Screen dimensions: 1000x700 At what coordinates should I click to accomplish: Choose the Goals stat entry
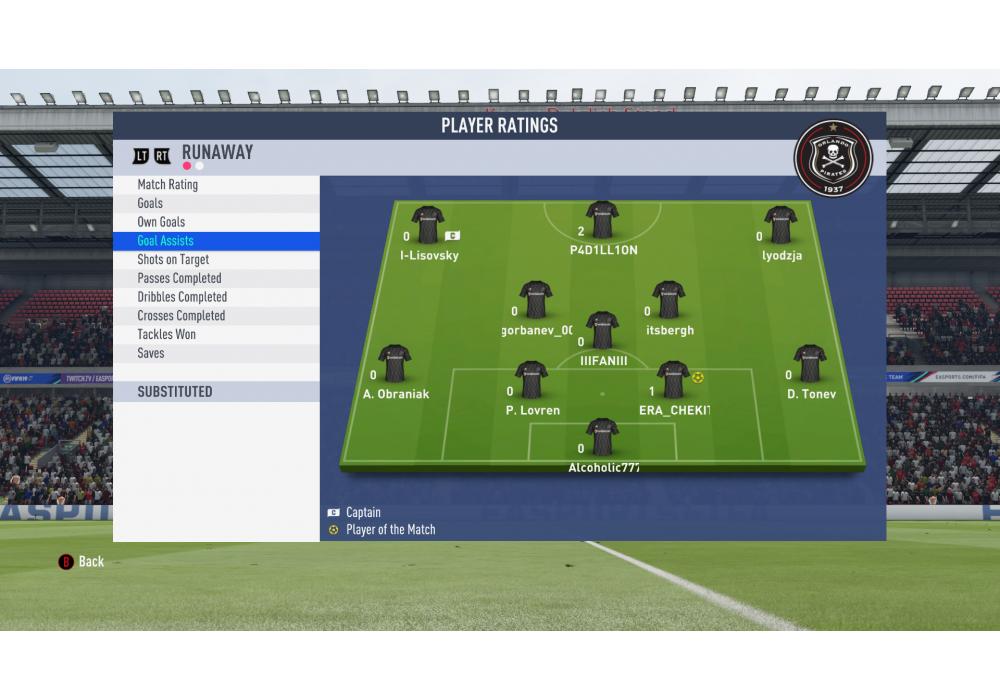pos(150,203)
